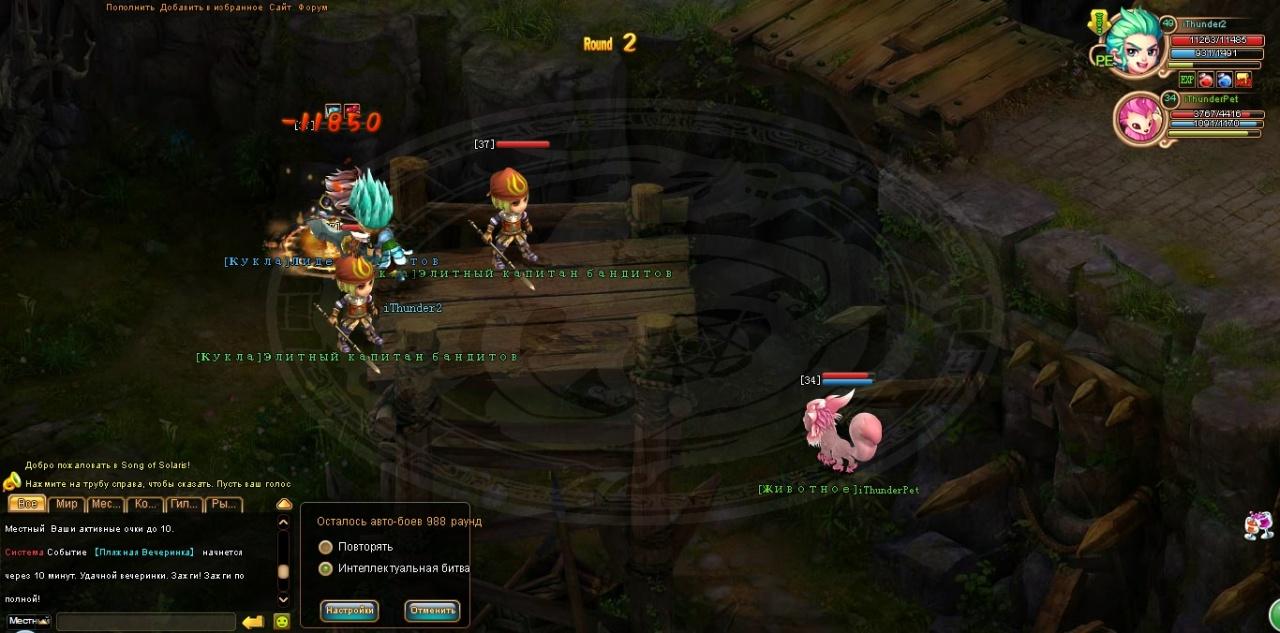Open the Мес... chat tab
Image resolution: width=1280 pixels, height=633 pixels.
(106, 504)
